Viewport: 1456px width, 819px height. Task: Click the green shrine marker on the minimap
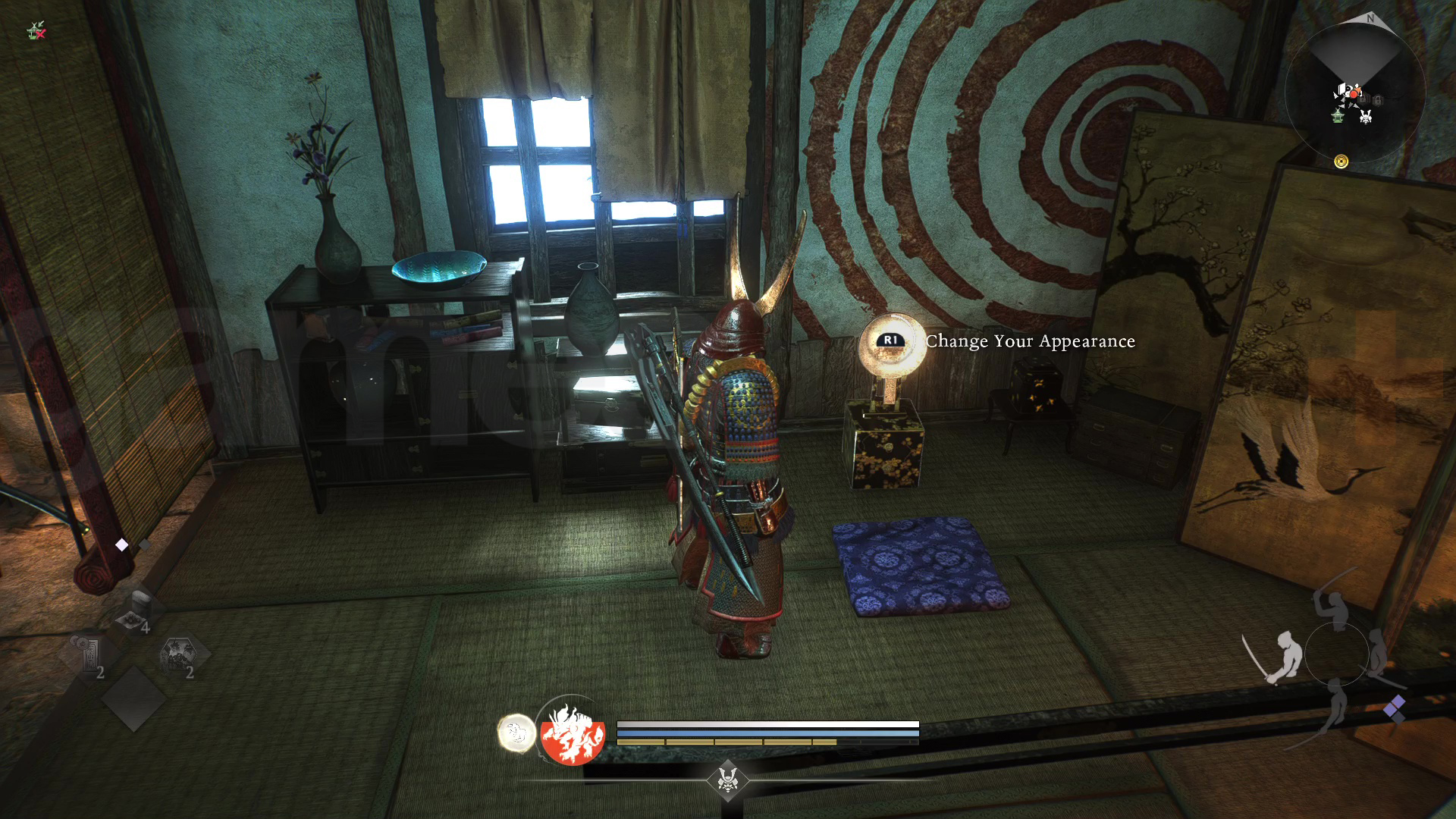coord(1338,116)
